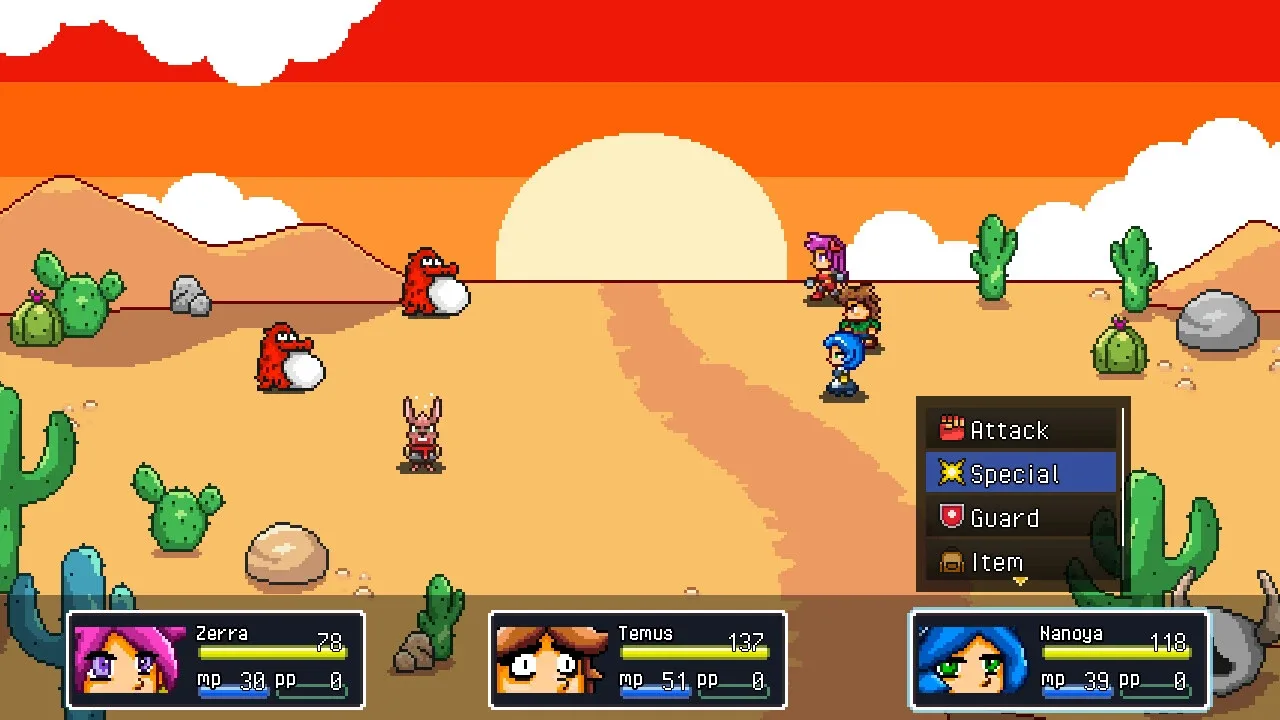The height and width of the screenshot is (720, 1280).
Task: Select Nanoya's party status panel
Action: pyautogui.click(x=1060, y=660)
